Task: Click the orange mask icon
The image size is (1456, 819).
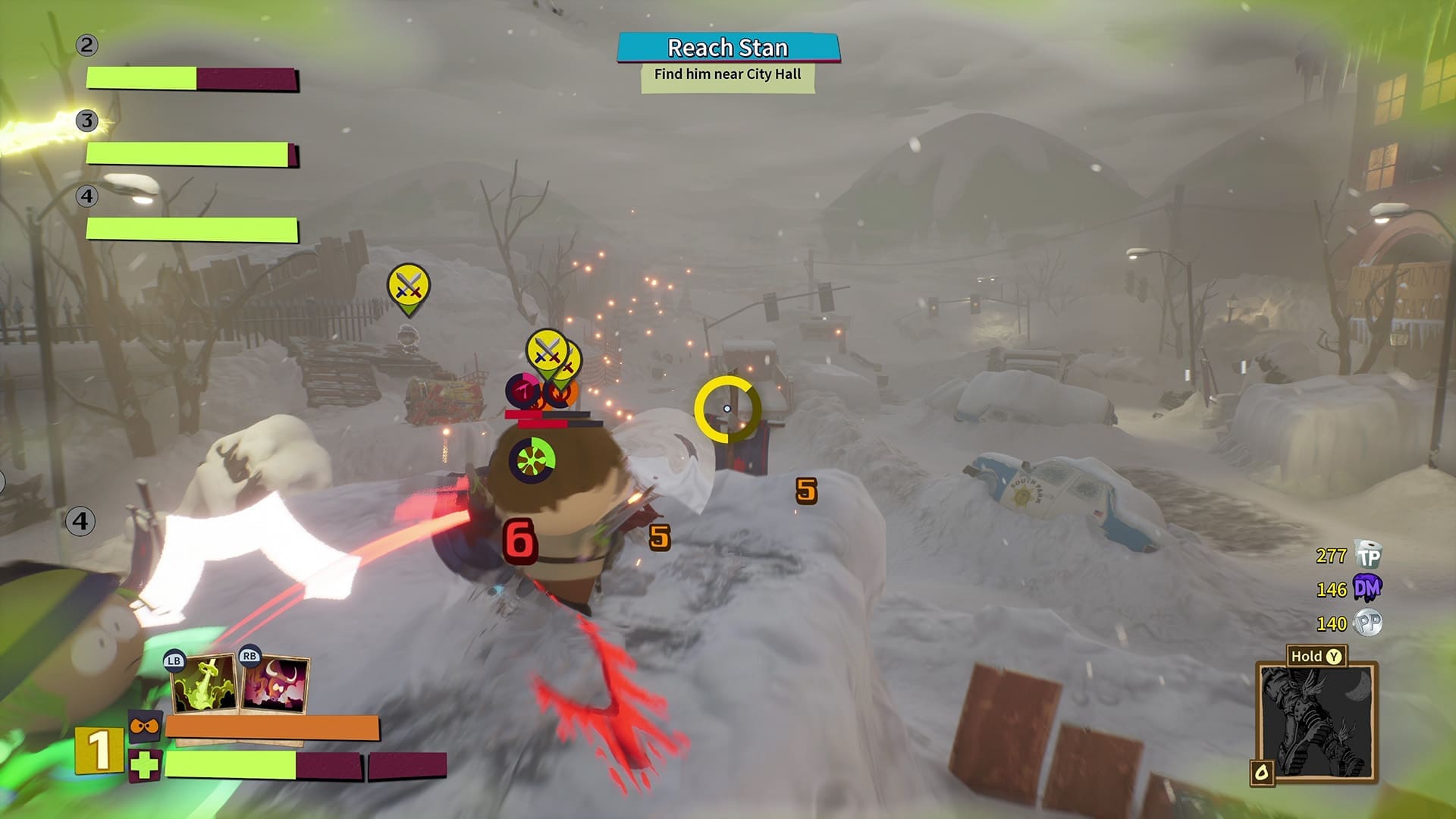Action: [144, 726]
